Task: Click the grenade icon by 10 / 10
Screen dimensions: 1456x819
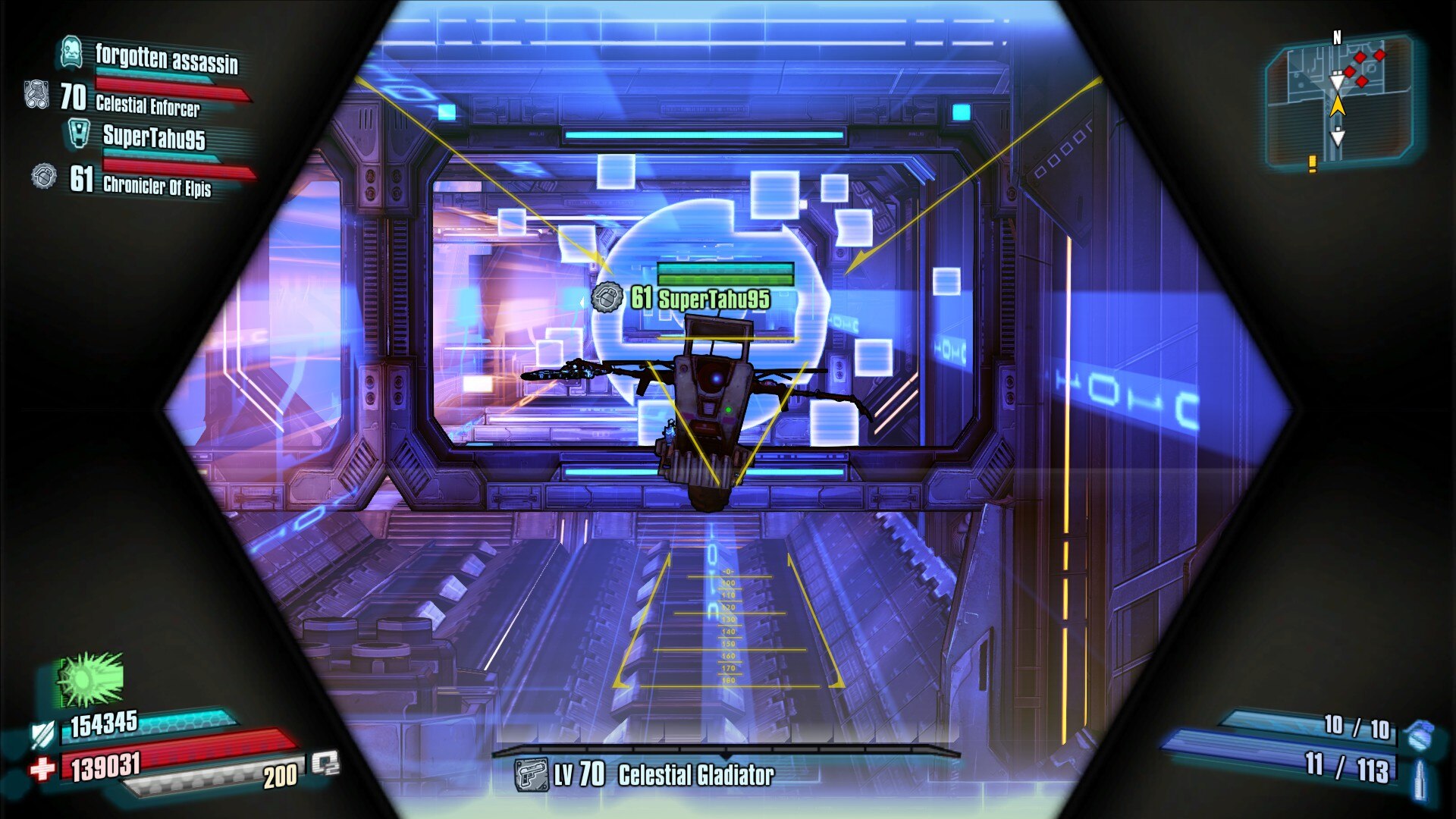Action: coord(1417,733)
